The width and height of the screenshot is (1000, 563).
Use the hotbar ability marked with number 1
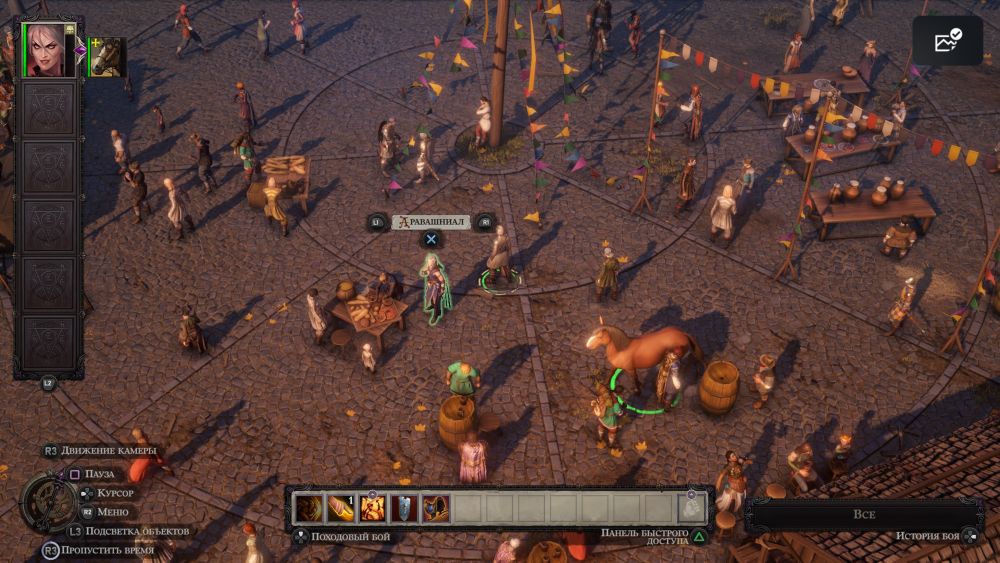[x=342, y=508]
